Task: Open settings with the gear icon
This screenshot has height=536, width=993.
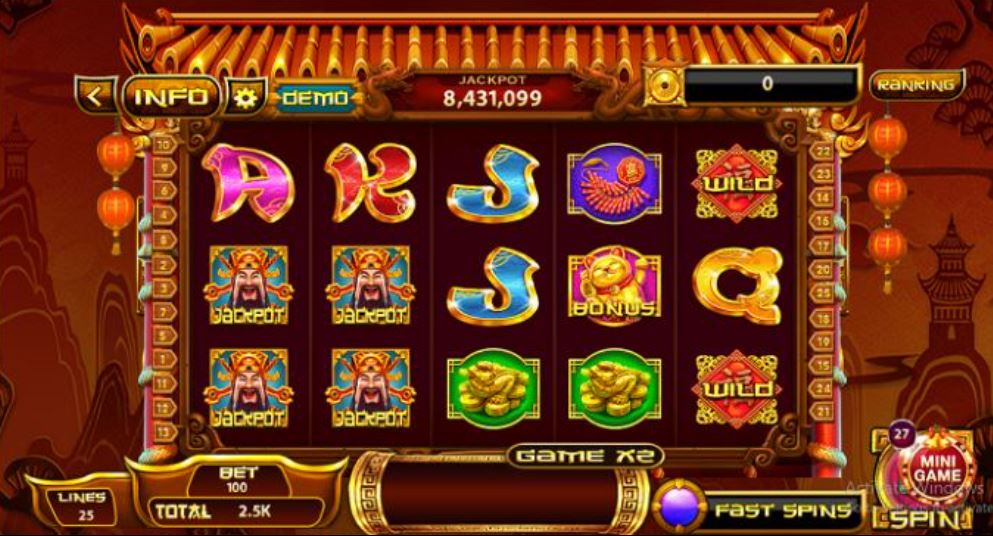Action: [243, 98]
